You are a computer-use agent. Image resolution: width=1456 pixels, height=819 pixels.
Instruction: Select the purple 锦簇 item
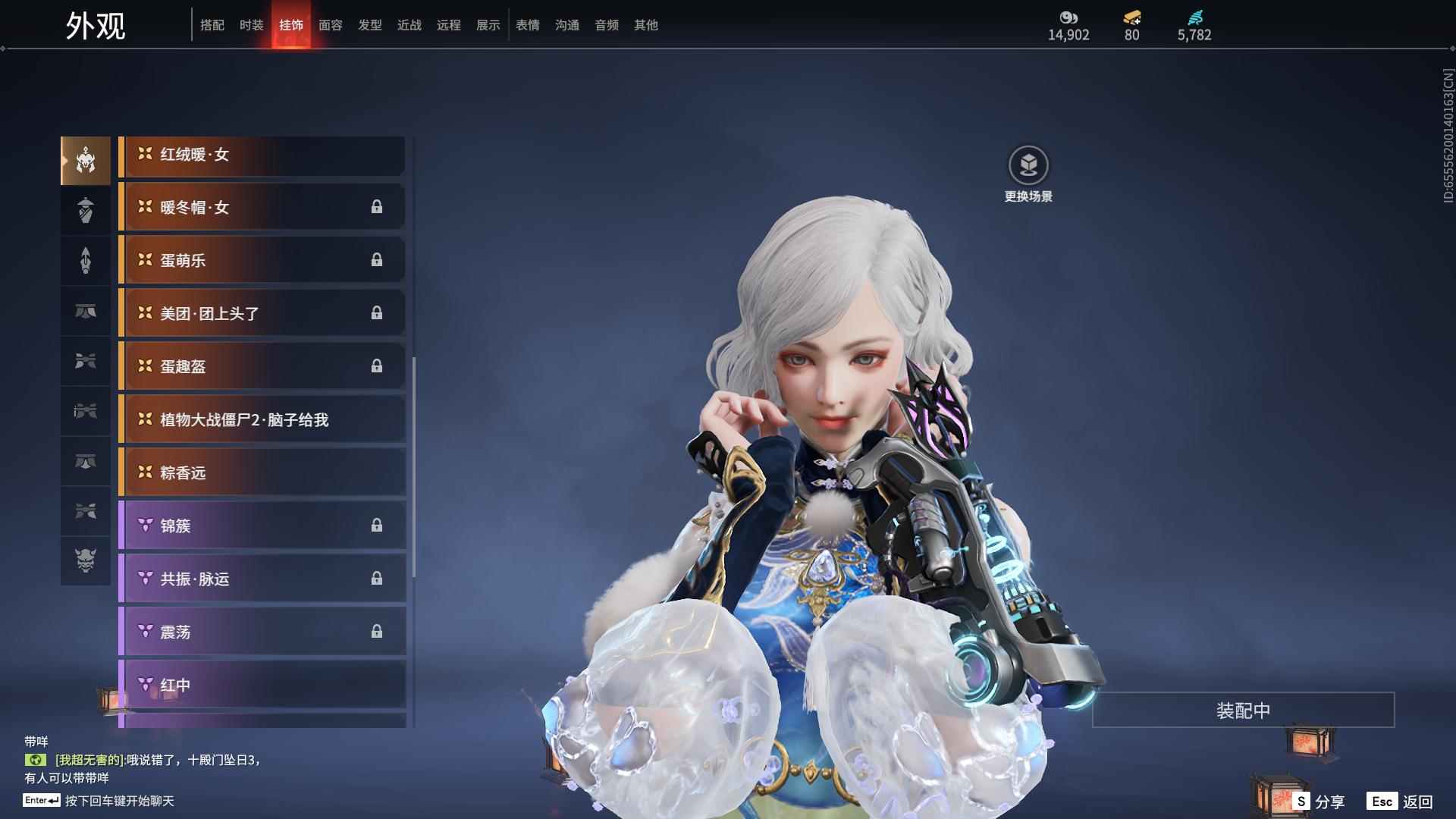262,526
